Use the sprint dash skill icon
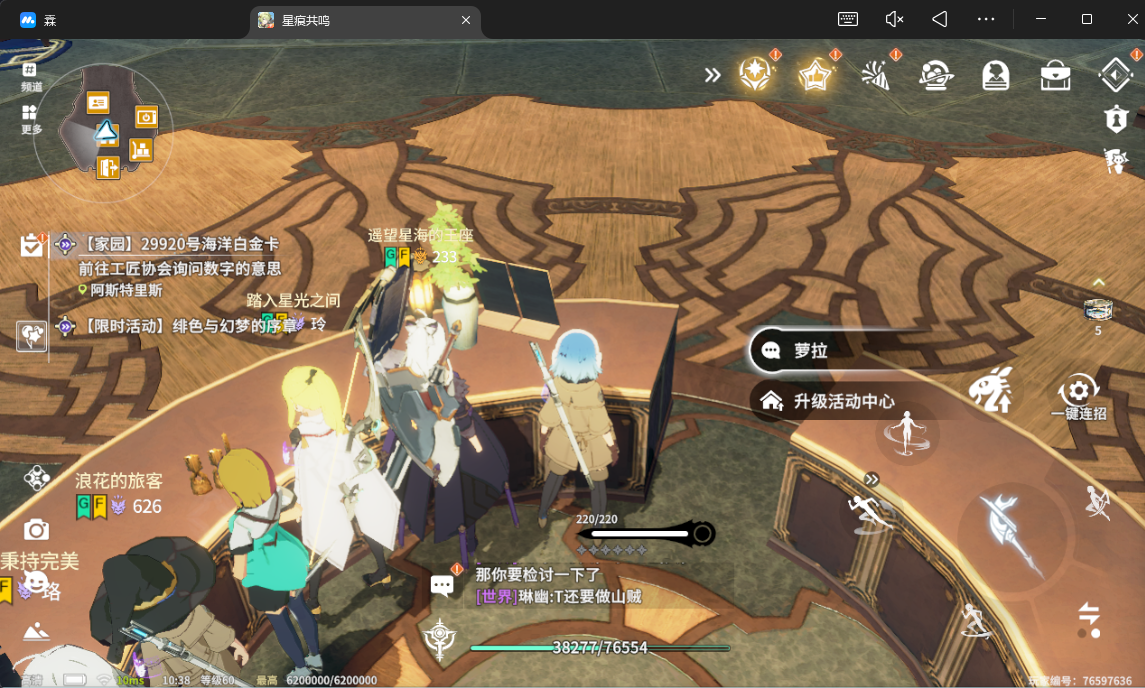This screenshot has height=688, width=1145. (868, 512)
